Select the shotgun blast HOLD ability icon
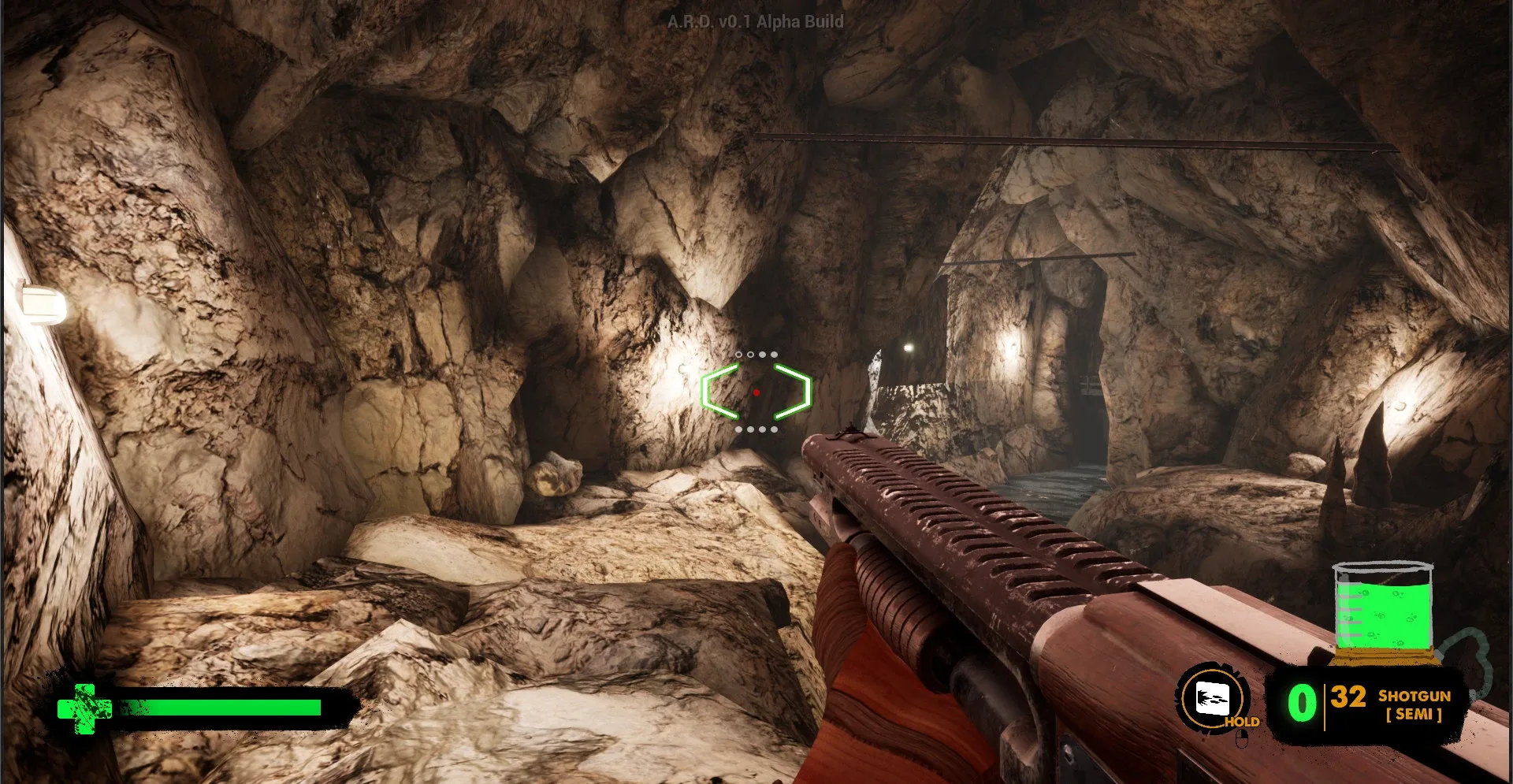Image resolution: width=1513 pixels, height=784 pixels. (x=1212, y=697)
